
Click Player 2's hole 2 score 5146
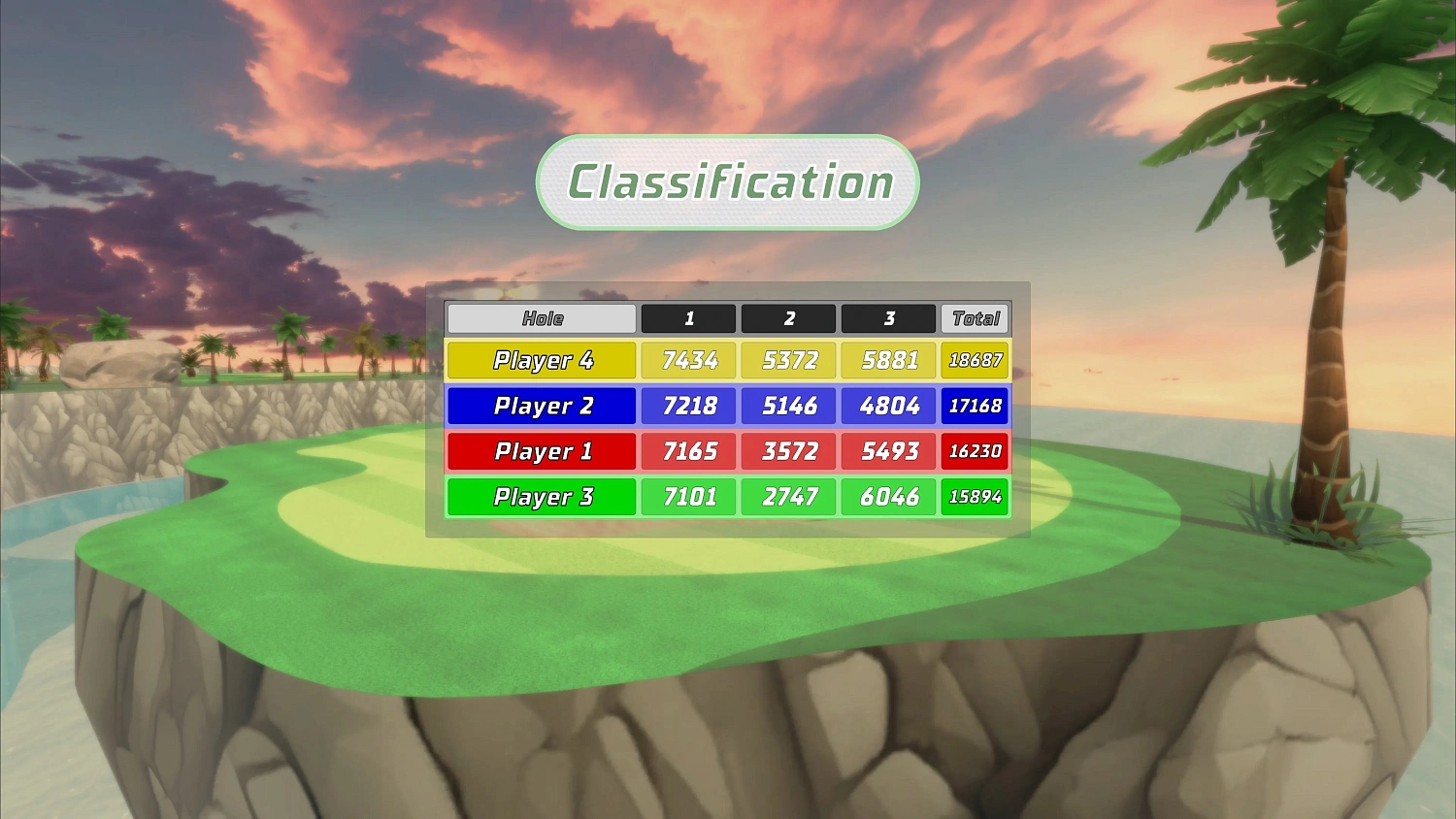click(788, 406)
